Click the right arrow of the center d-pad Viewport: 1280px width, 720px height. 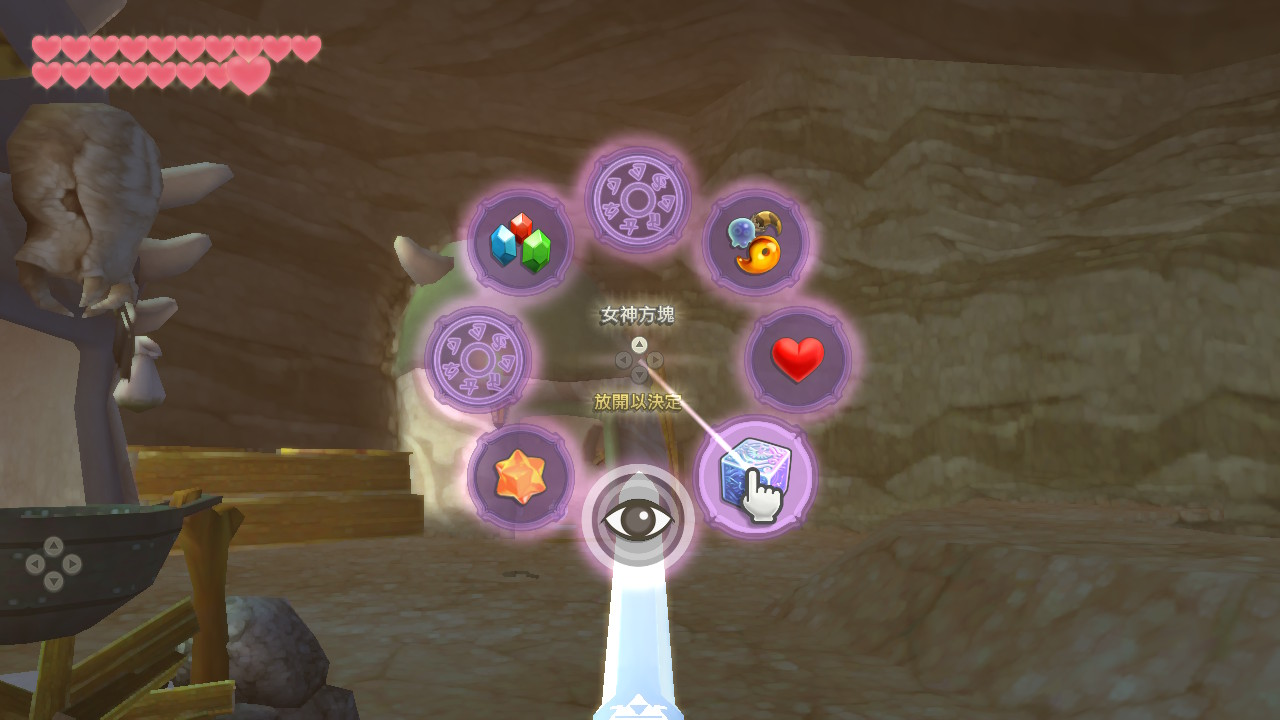tap(654, 360)
